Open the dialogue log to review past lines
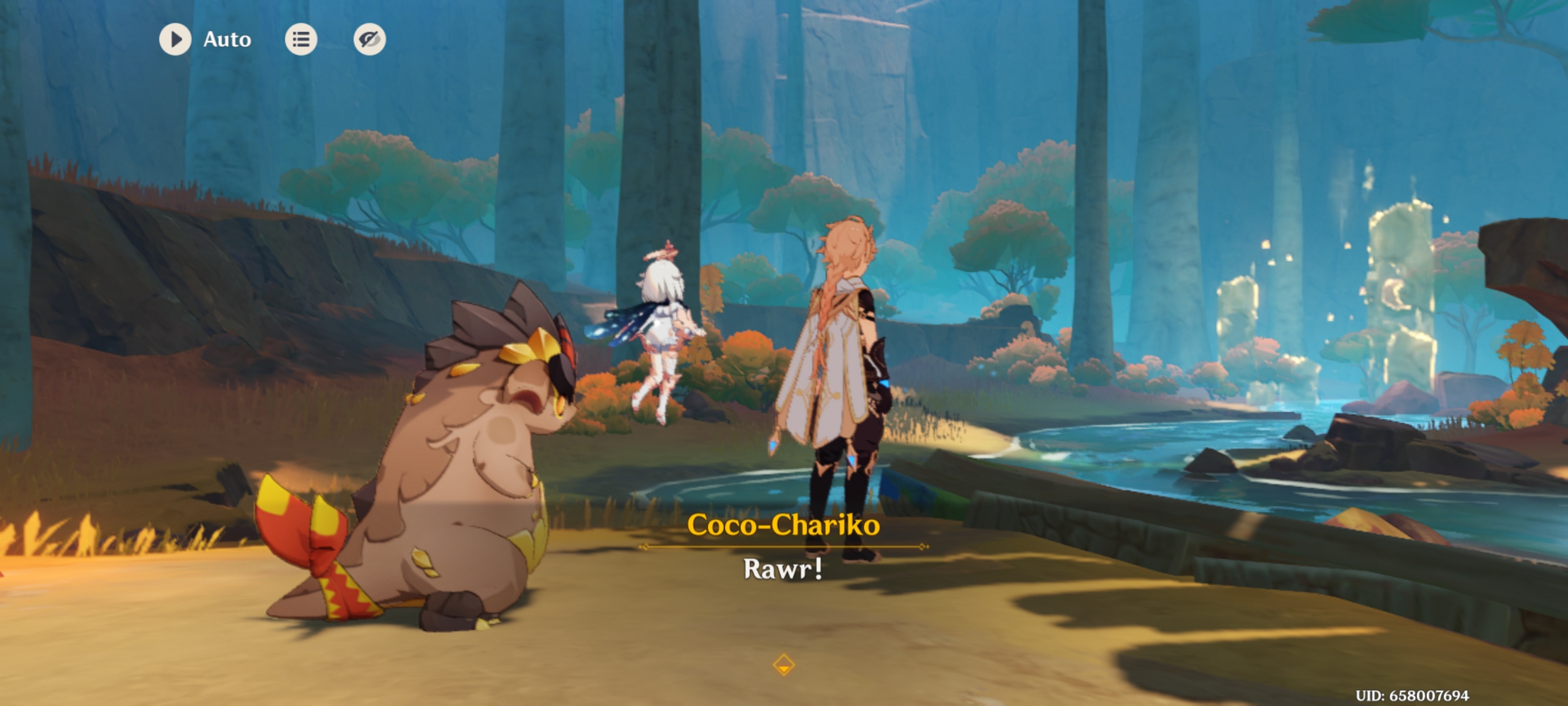 coord(301,39)
